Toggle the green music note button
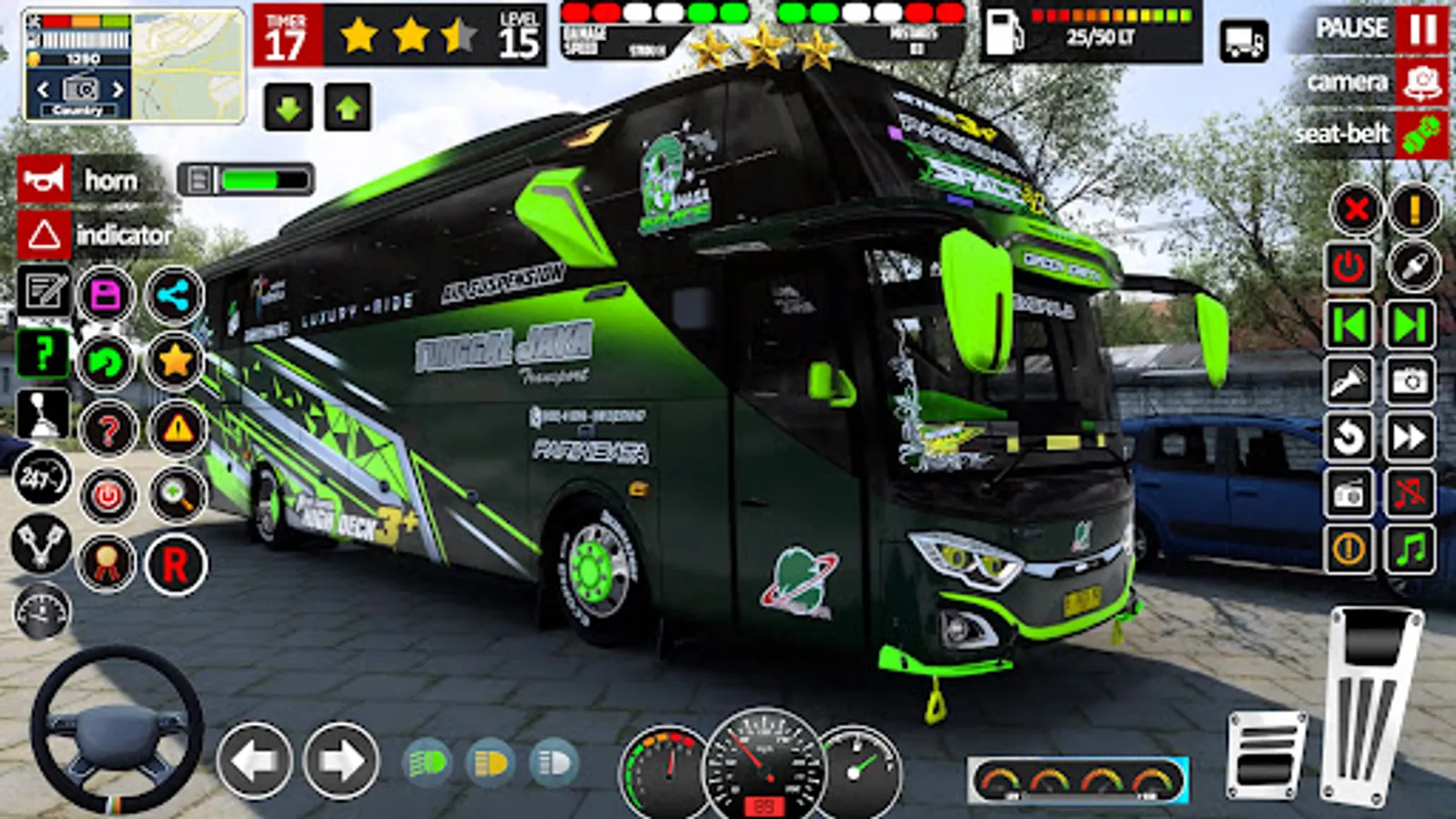The height and width of the screenshot is (819, 1456). [1410, 550]
